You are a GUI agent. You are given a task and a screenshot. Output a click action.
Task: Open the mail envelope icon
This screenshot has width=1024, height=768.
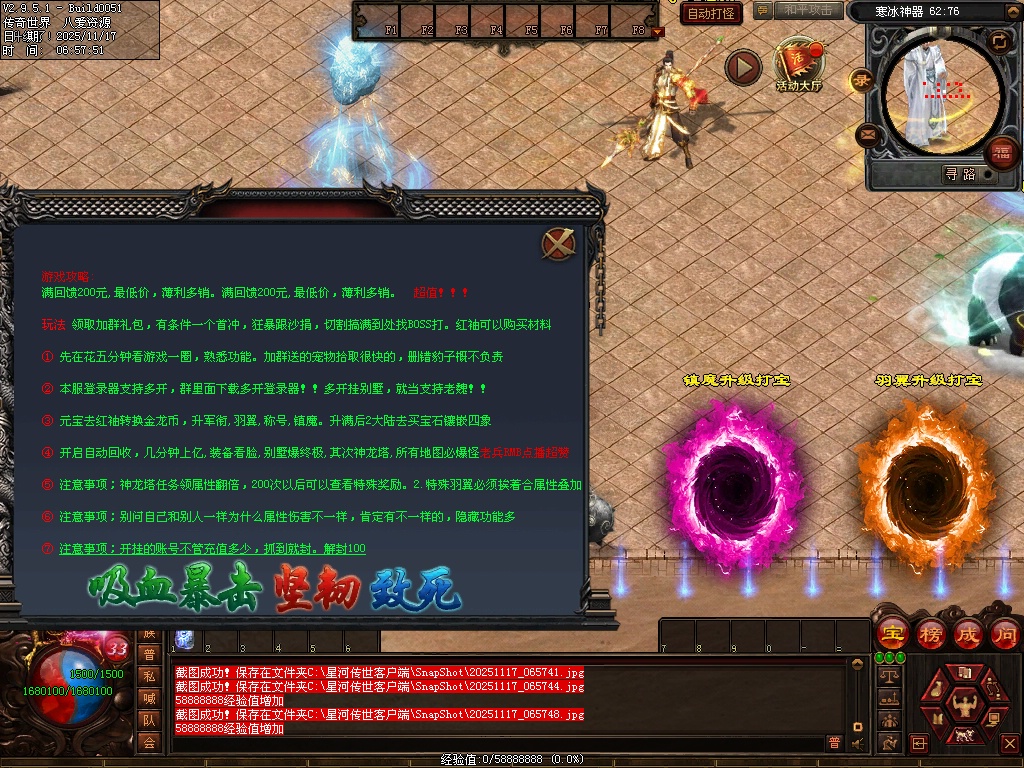[x=867, y=133]
